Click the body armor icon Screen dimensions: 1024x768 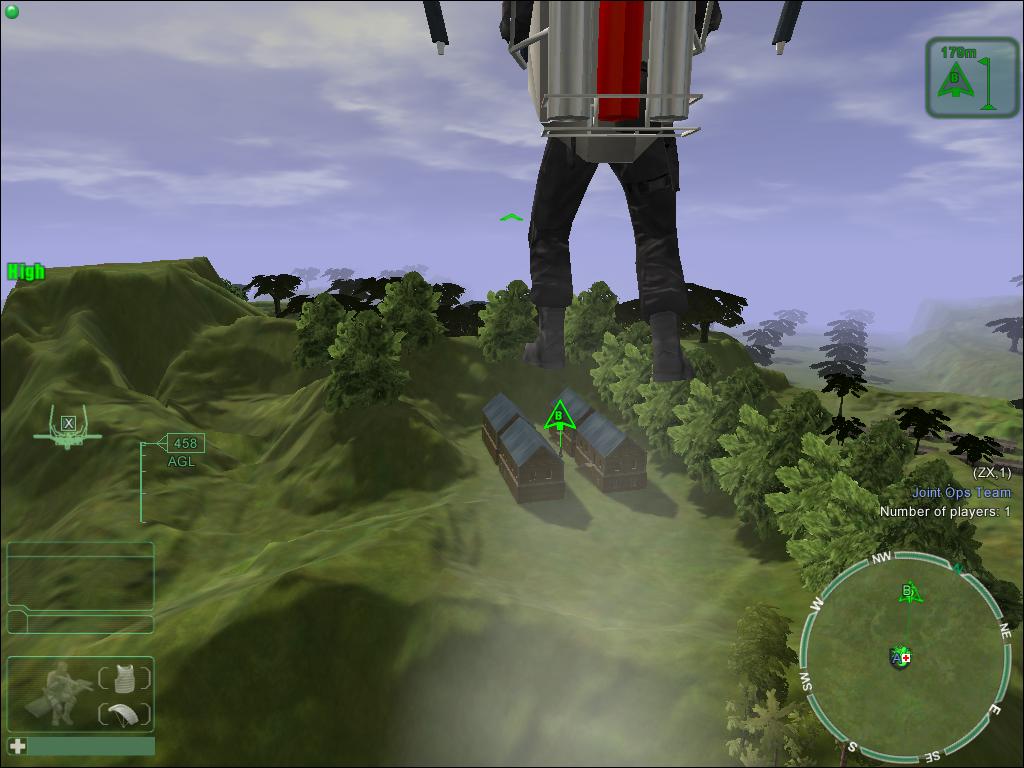tap(125, 677)
